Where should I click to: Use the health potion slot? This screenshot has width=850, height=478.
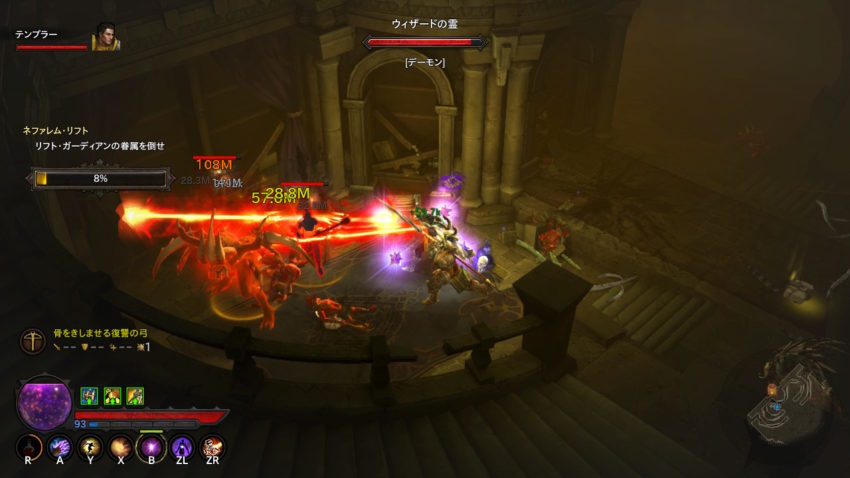[x=30, y=446]
